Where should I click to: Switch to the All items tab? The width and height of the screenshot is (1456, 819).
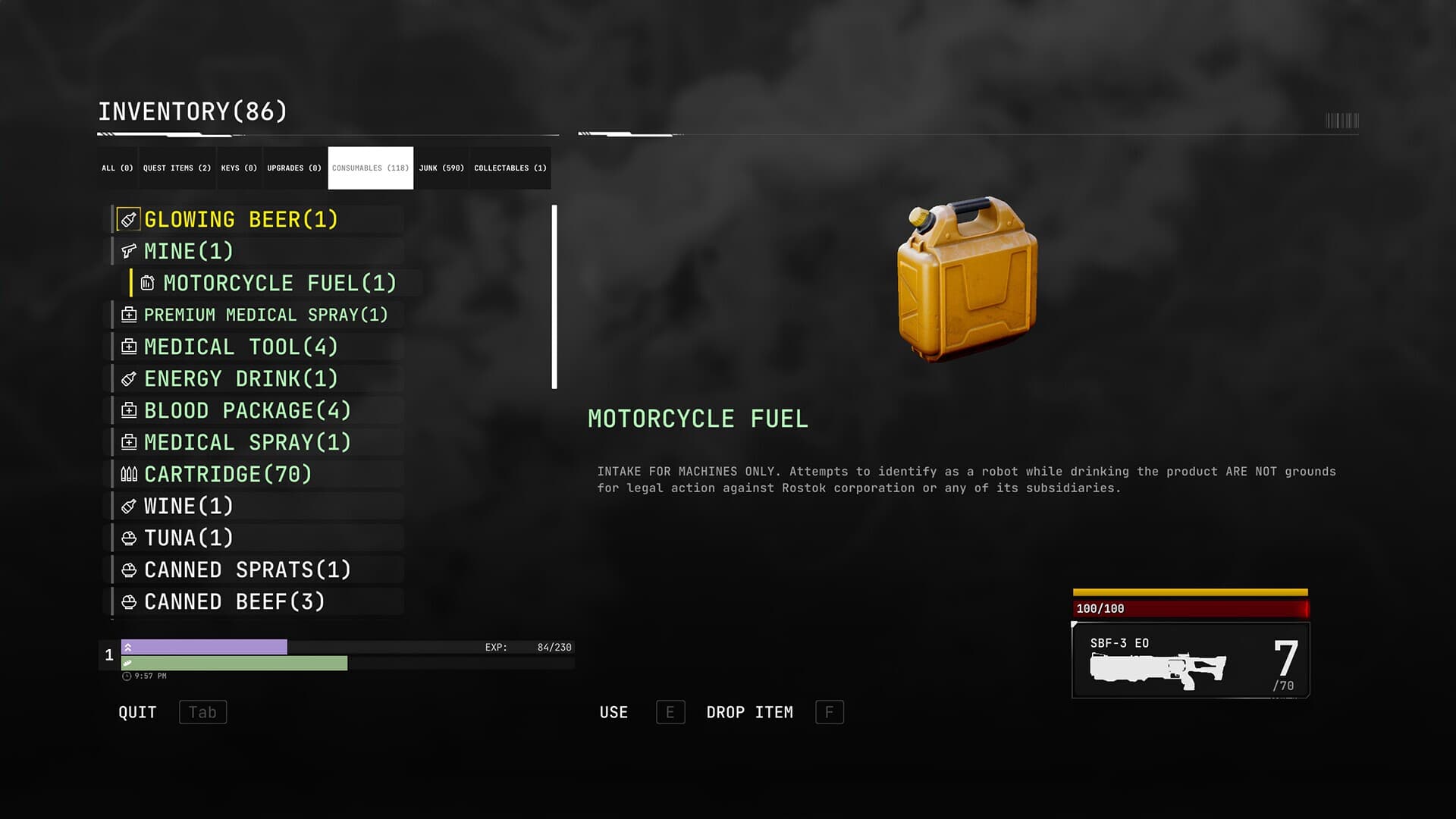(118, 168)
